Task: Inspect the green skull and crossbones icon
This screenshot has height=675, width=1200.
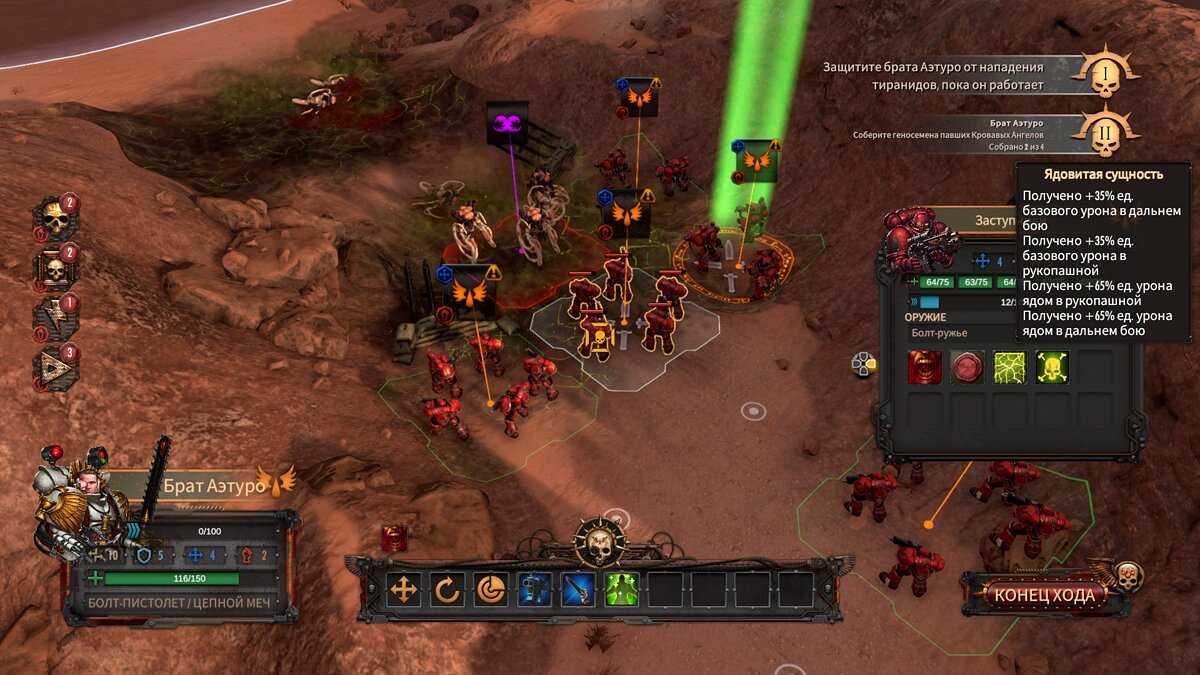Action: pyautogui.click(x=1052, y=368)
